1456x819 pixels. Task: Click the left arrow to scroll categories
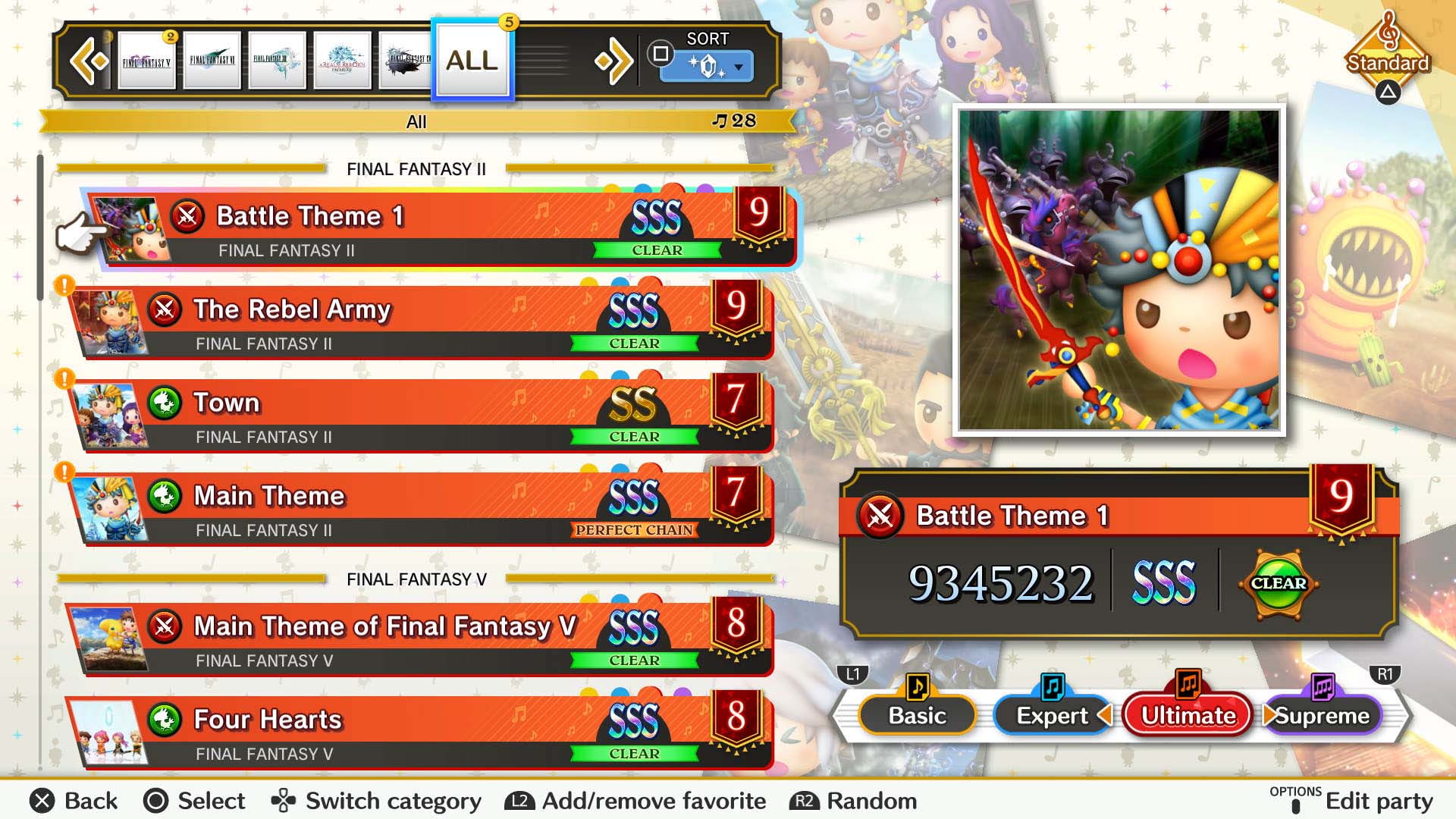point(90,59)
